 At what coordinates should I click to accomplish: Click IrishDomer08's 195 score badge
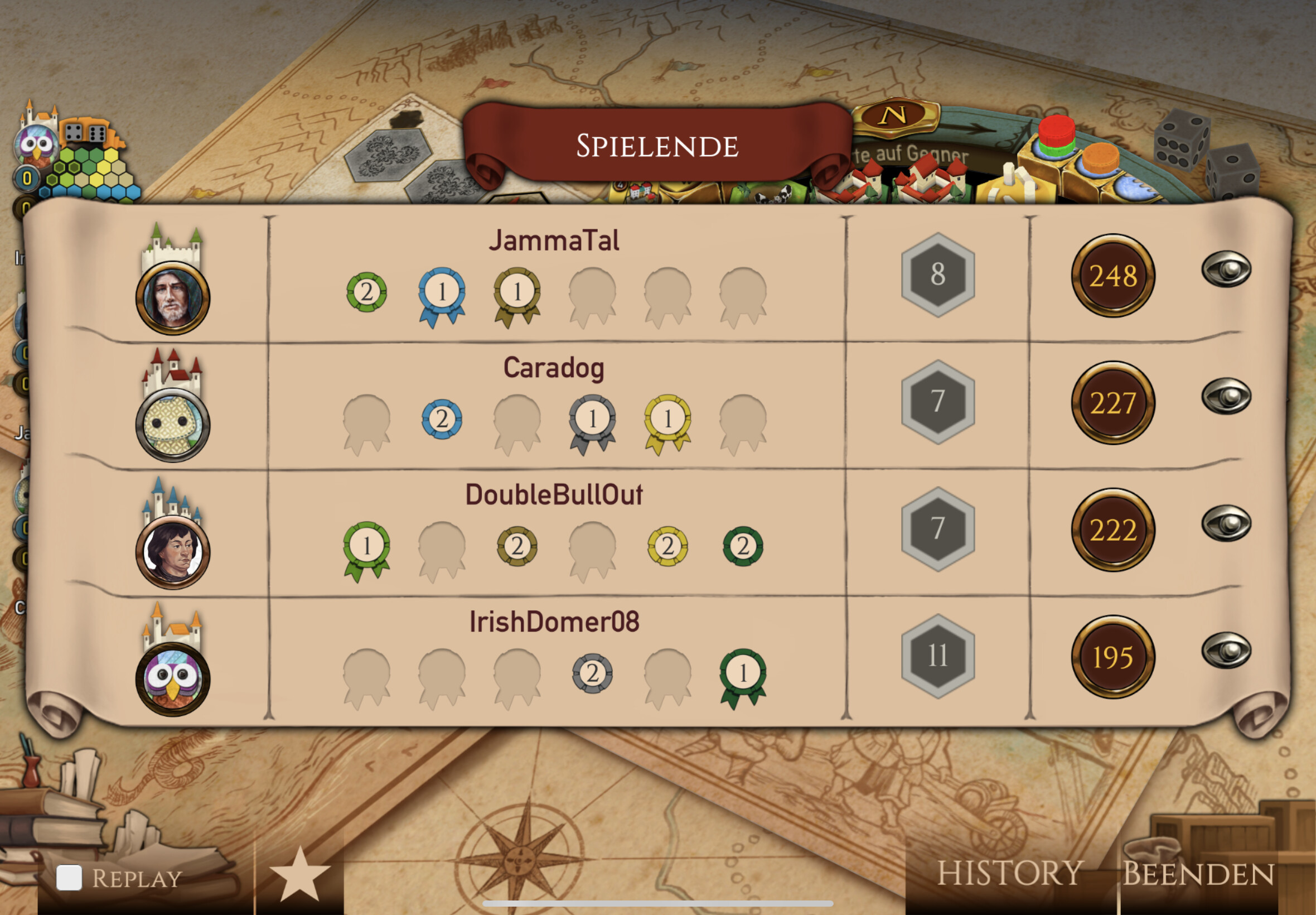click(1112, 657)
